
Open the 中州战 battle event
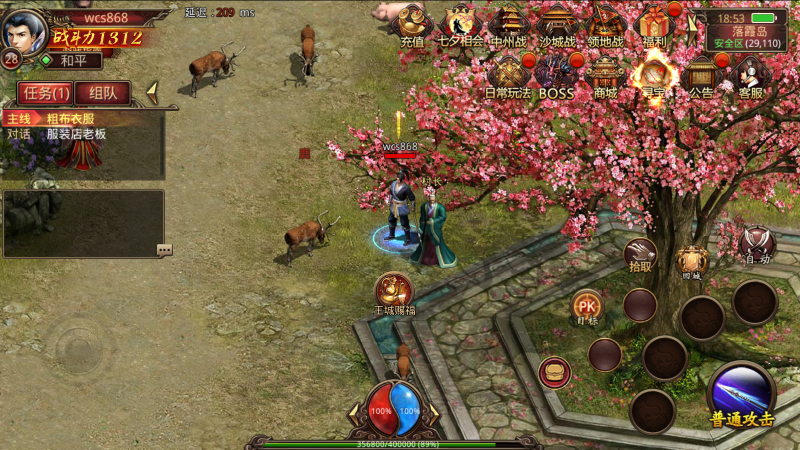pos(510,24)
